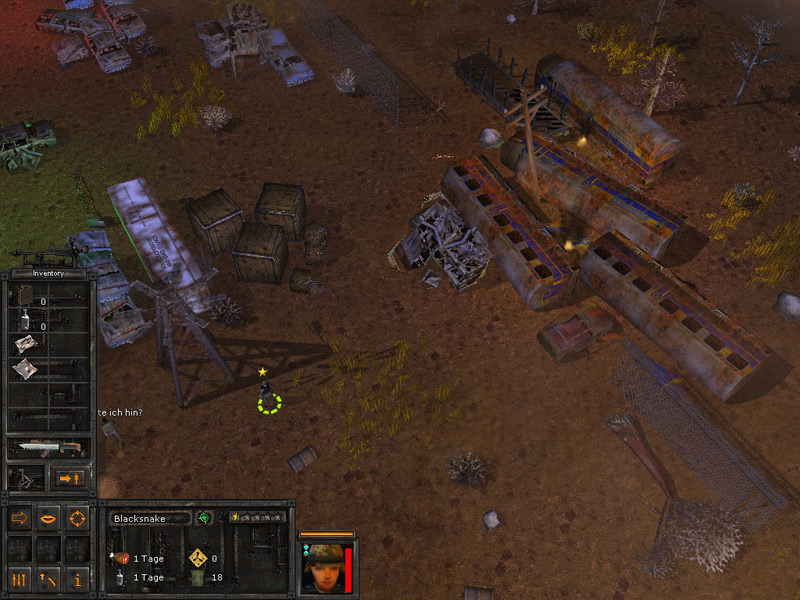Screen dimensions: 800x600
Task: Activate the crosshair attack command
Action: pos(77,518)
